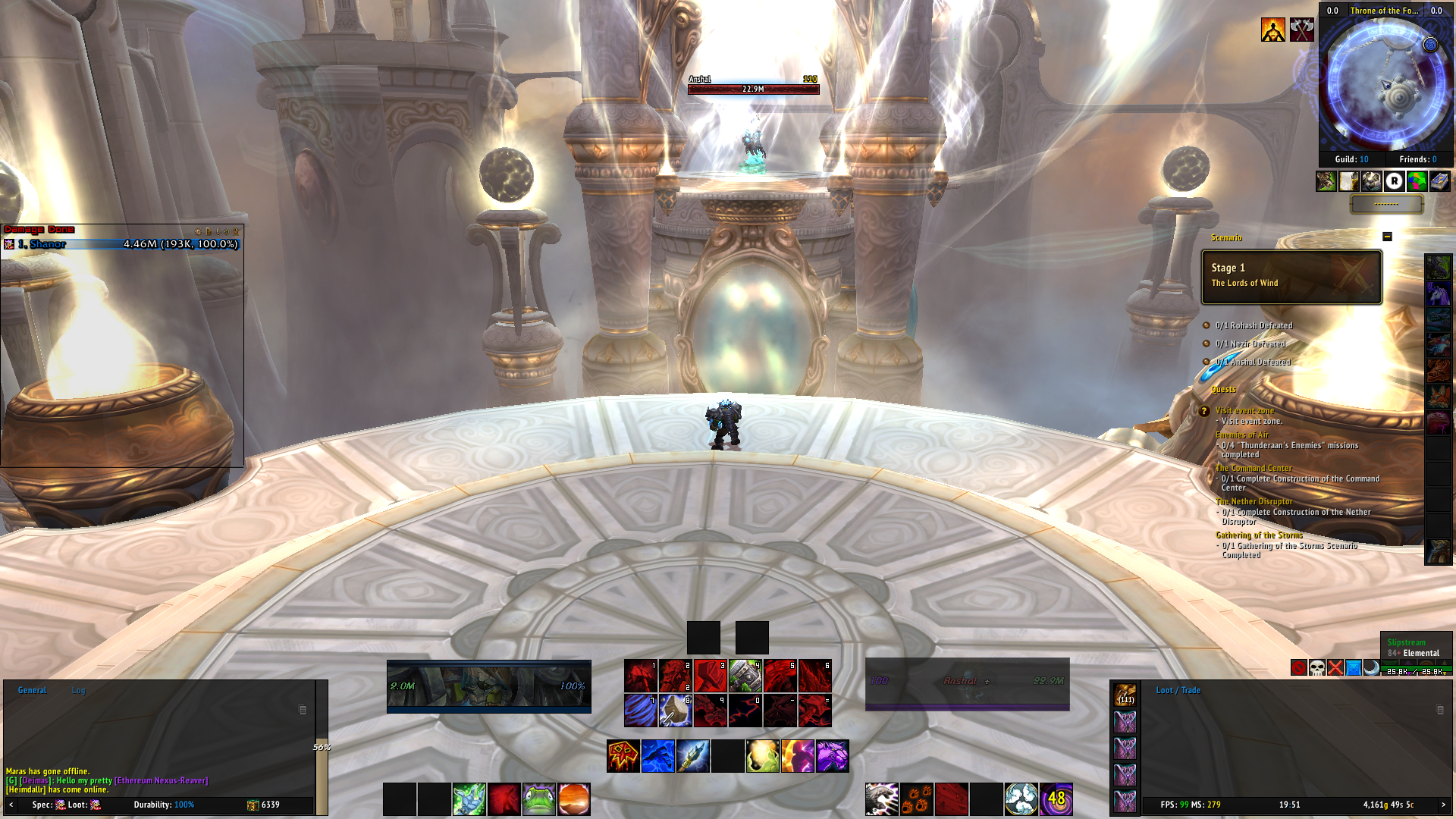Activate the red Horde emblem ability
Viewport: 1456px width, 819px height.
(x=623, y=756)
